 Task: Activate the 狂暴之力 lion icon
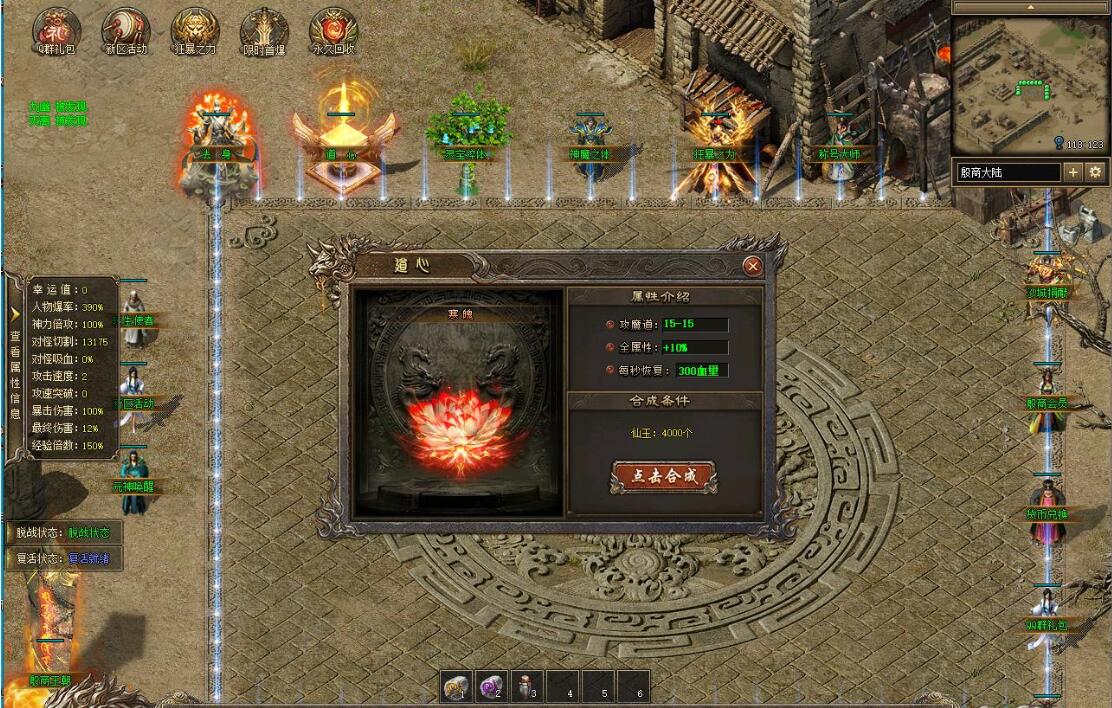pos(195,30)
